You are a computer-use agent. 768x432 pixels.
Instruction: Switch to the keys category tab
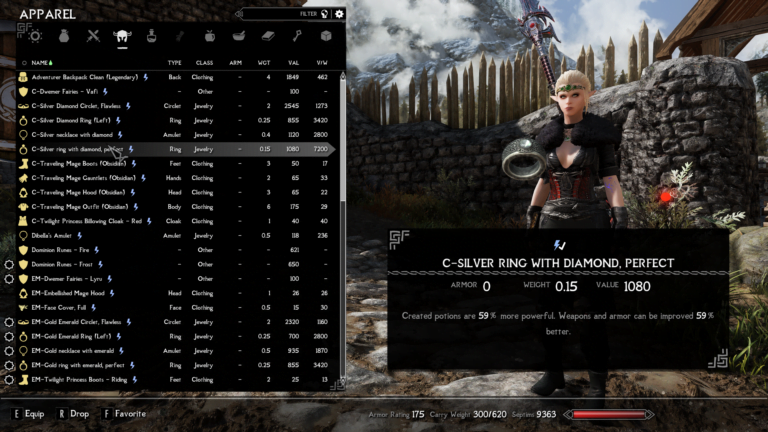click(x=296, y=36)
